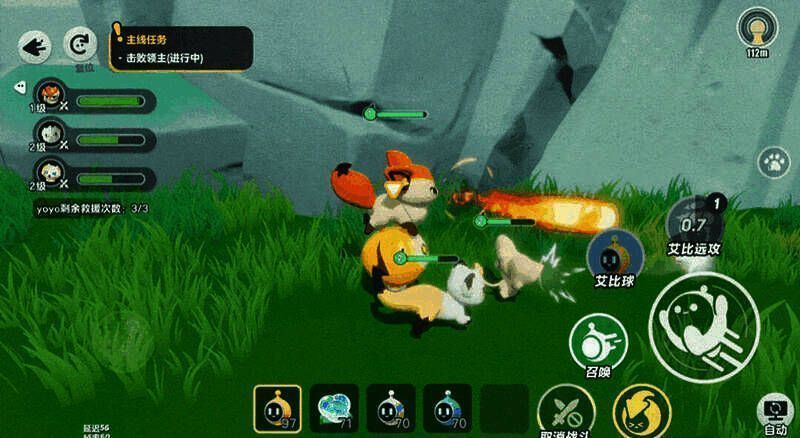Tap the back arrow button
800x438 pixels.
[35, 45]
